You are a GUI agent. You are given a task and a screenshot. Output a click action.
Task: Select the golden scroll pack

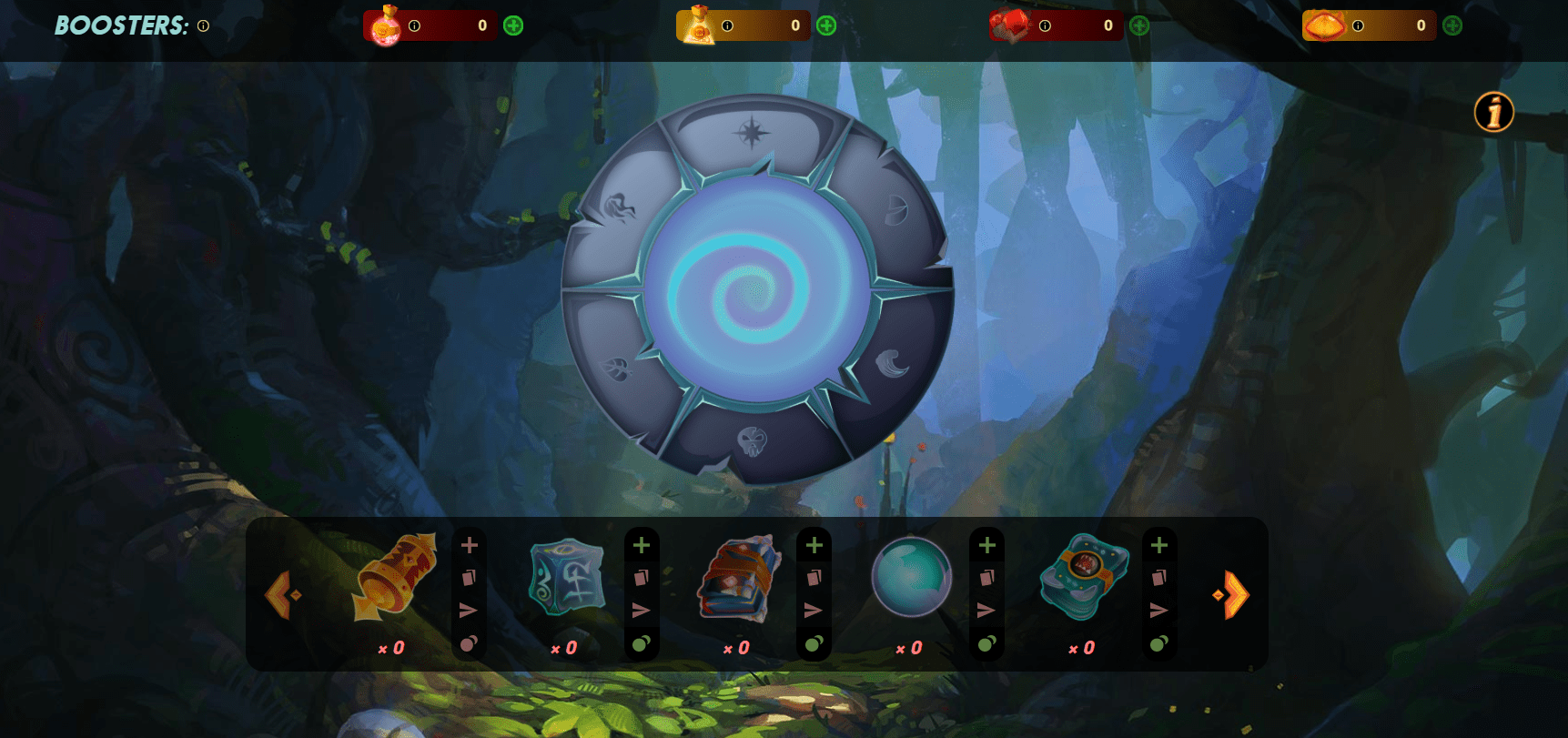(x=395, y=578)
